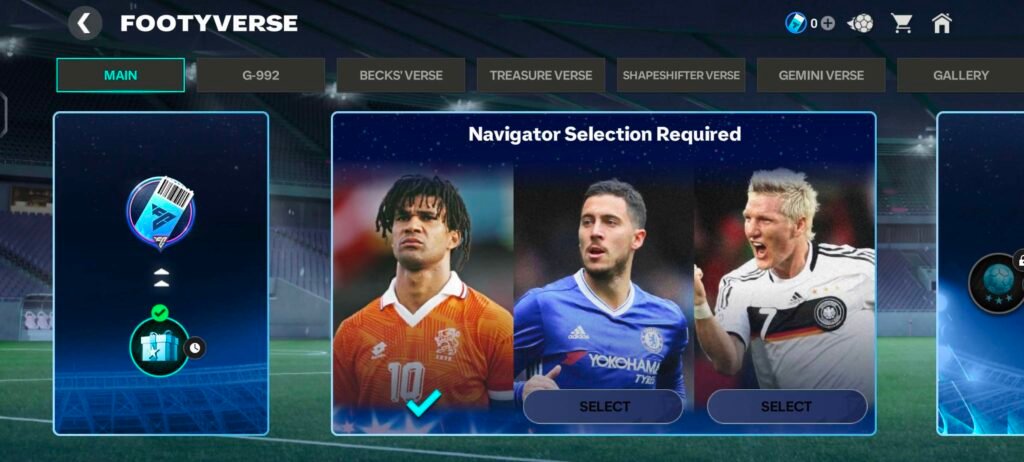
Task: Open the G-992 tab
Action: click(x=260, y=75)
